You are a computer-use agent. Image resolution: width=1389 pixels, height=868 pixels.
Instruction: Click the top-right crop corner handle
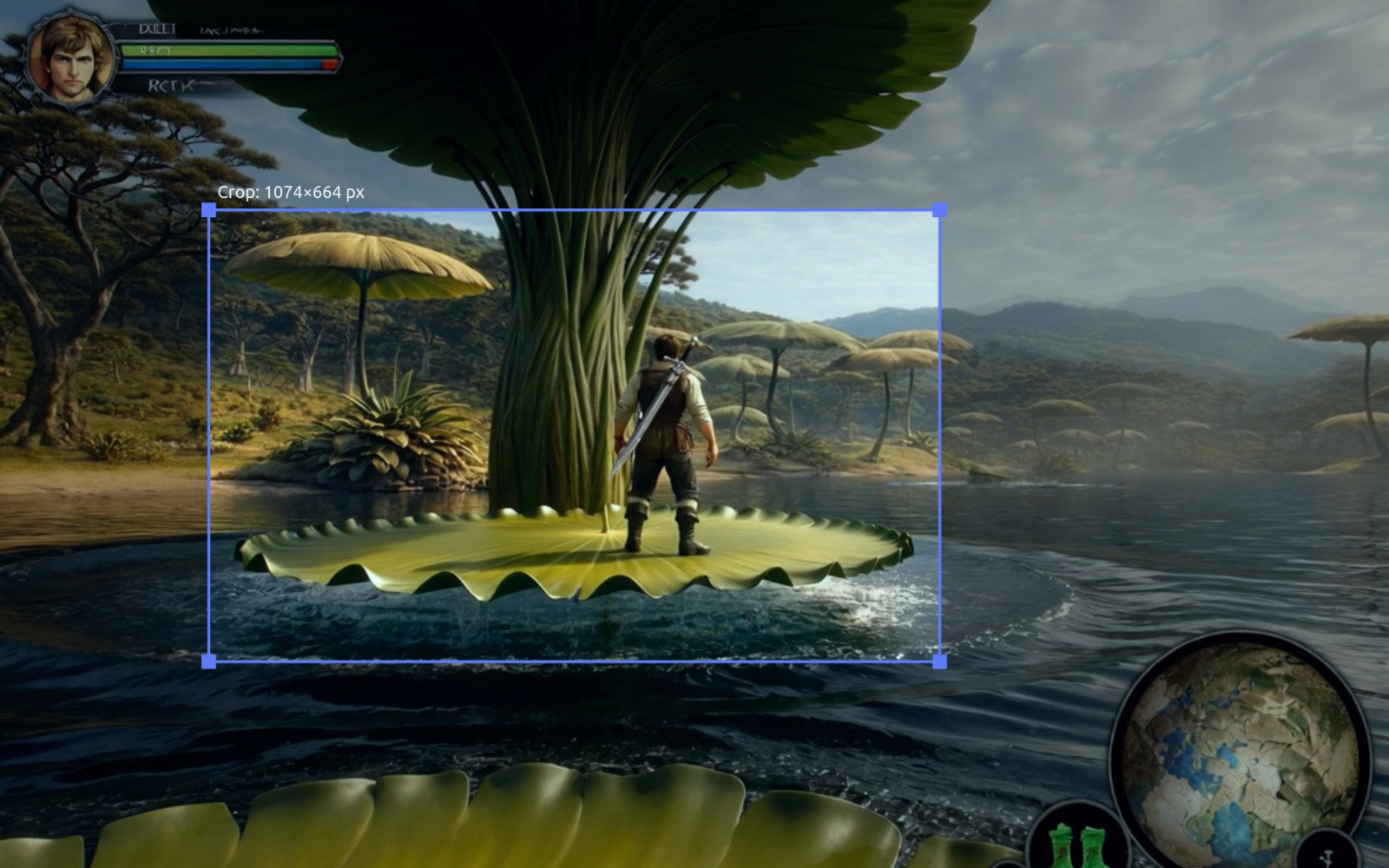pyautogui.click(x=940, y=208)
